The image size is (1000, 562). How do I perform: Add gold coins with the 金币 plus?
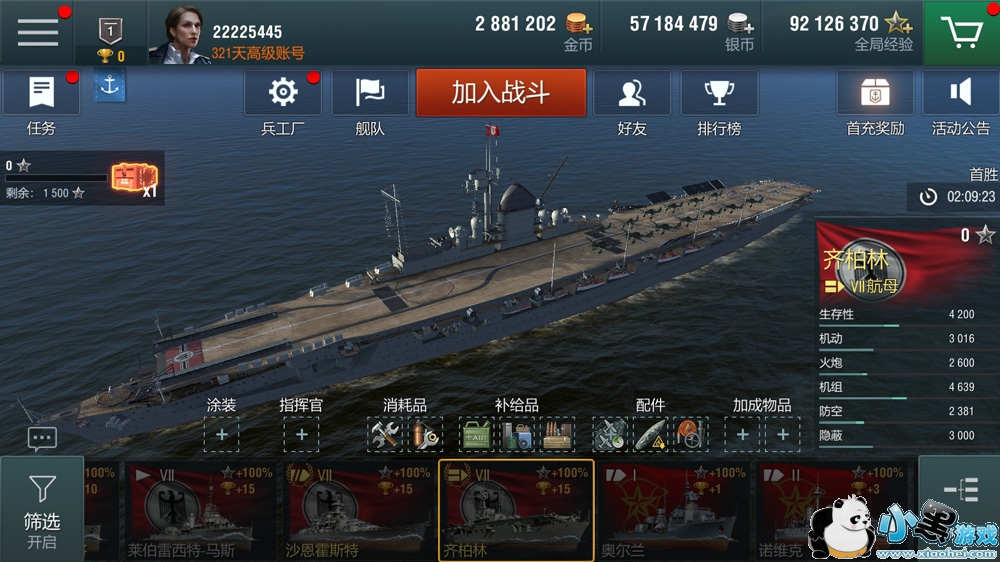pyautogui.click(x=578, y=24)
